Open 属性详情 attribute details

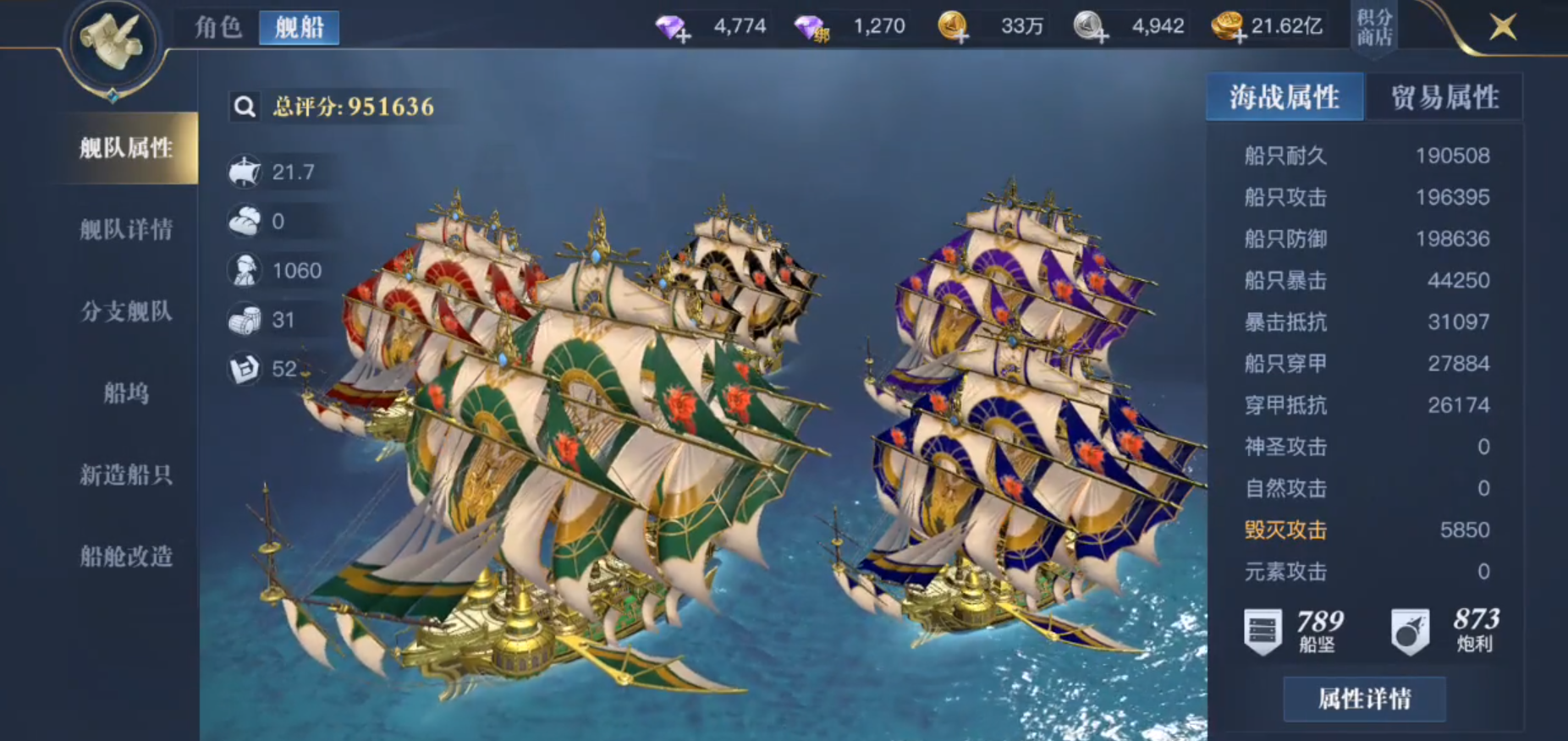[x=1364, y=699]
